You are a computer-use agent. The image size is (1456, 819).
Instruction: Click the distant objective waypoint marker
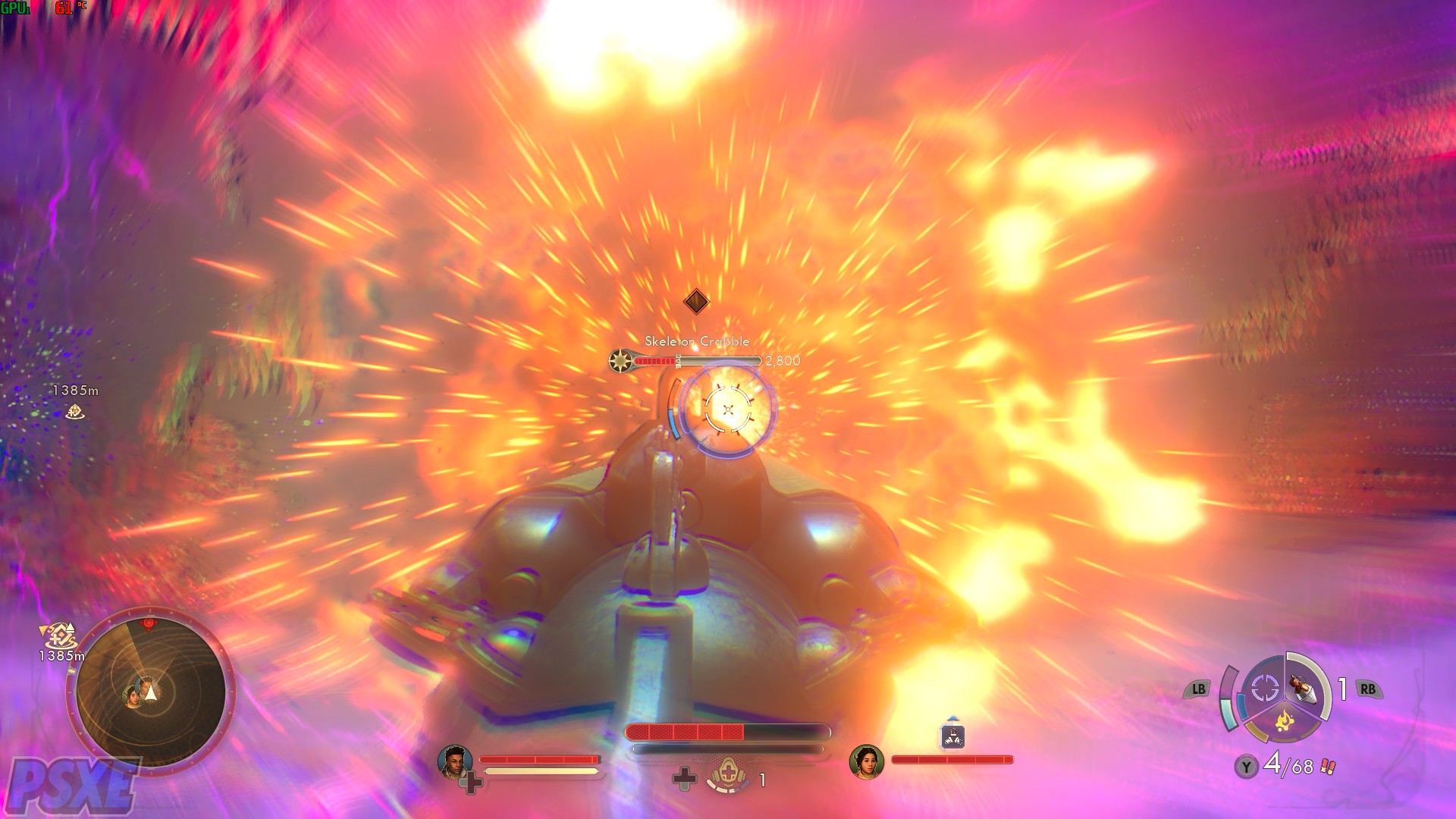point(74,411)
